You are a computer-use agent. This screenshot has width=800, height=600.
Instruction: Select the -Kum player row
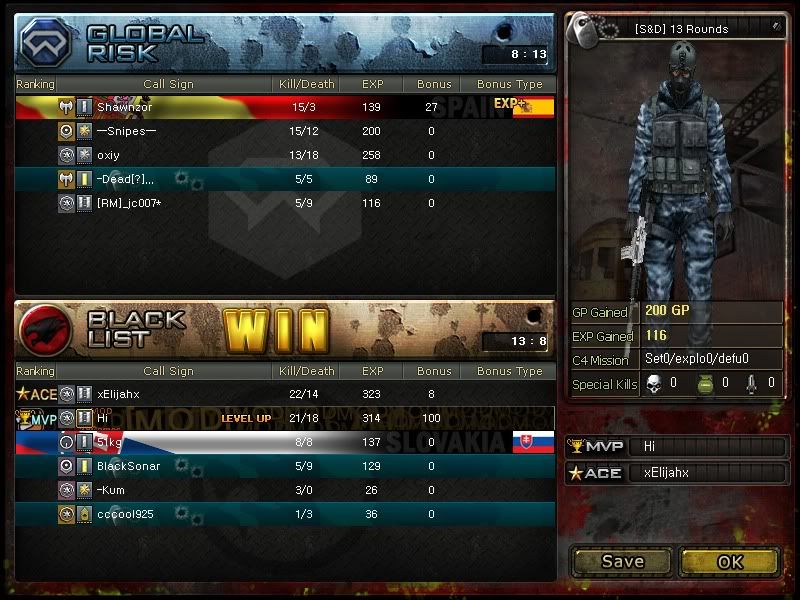pyautogui.click(x=285, y=490)
